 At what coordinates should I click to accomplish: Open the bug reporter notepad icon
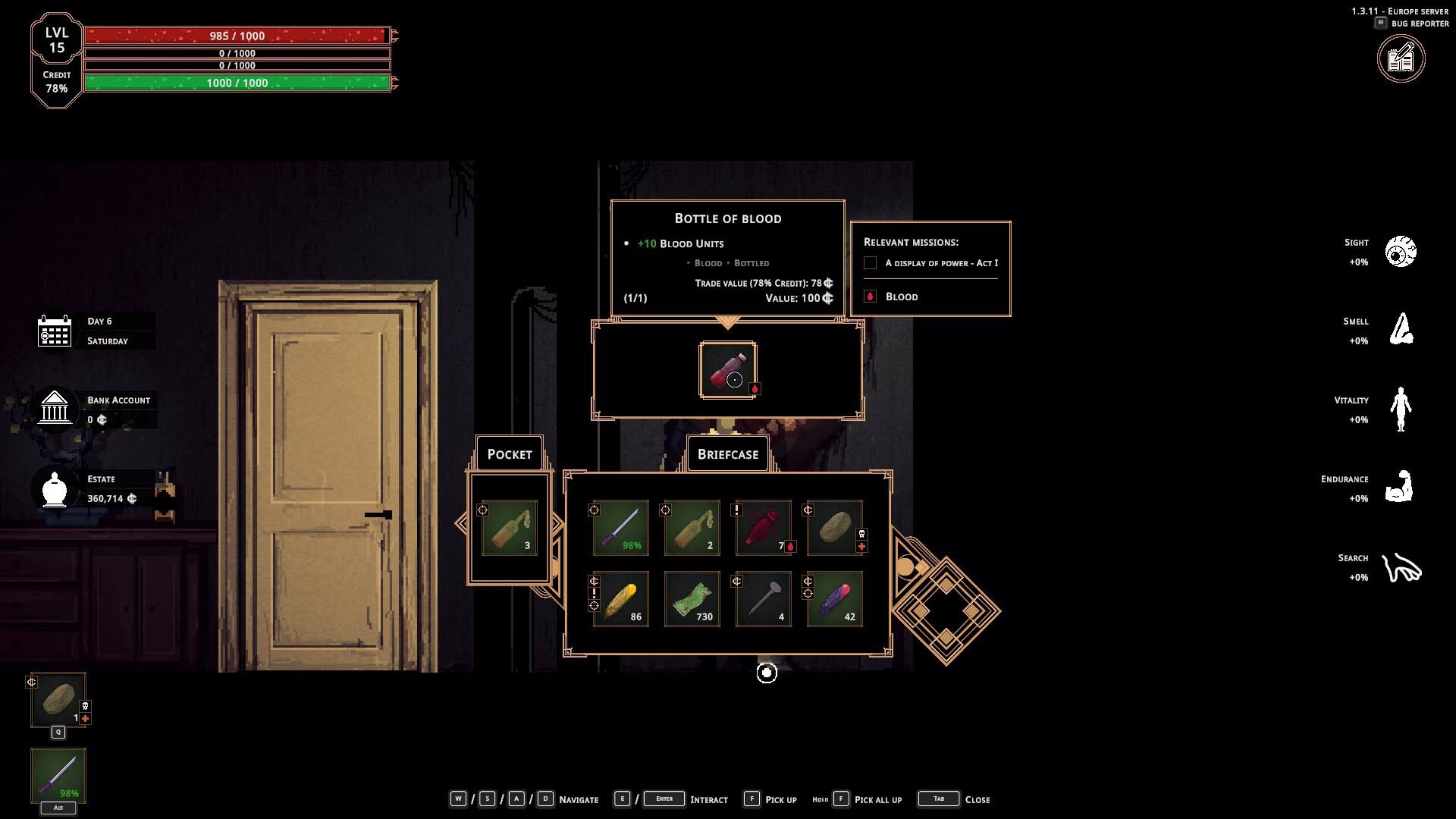(x=1401, y=59)
